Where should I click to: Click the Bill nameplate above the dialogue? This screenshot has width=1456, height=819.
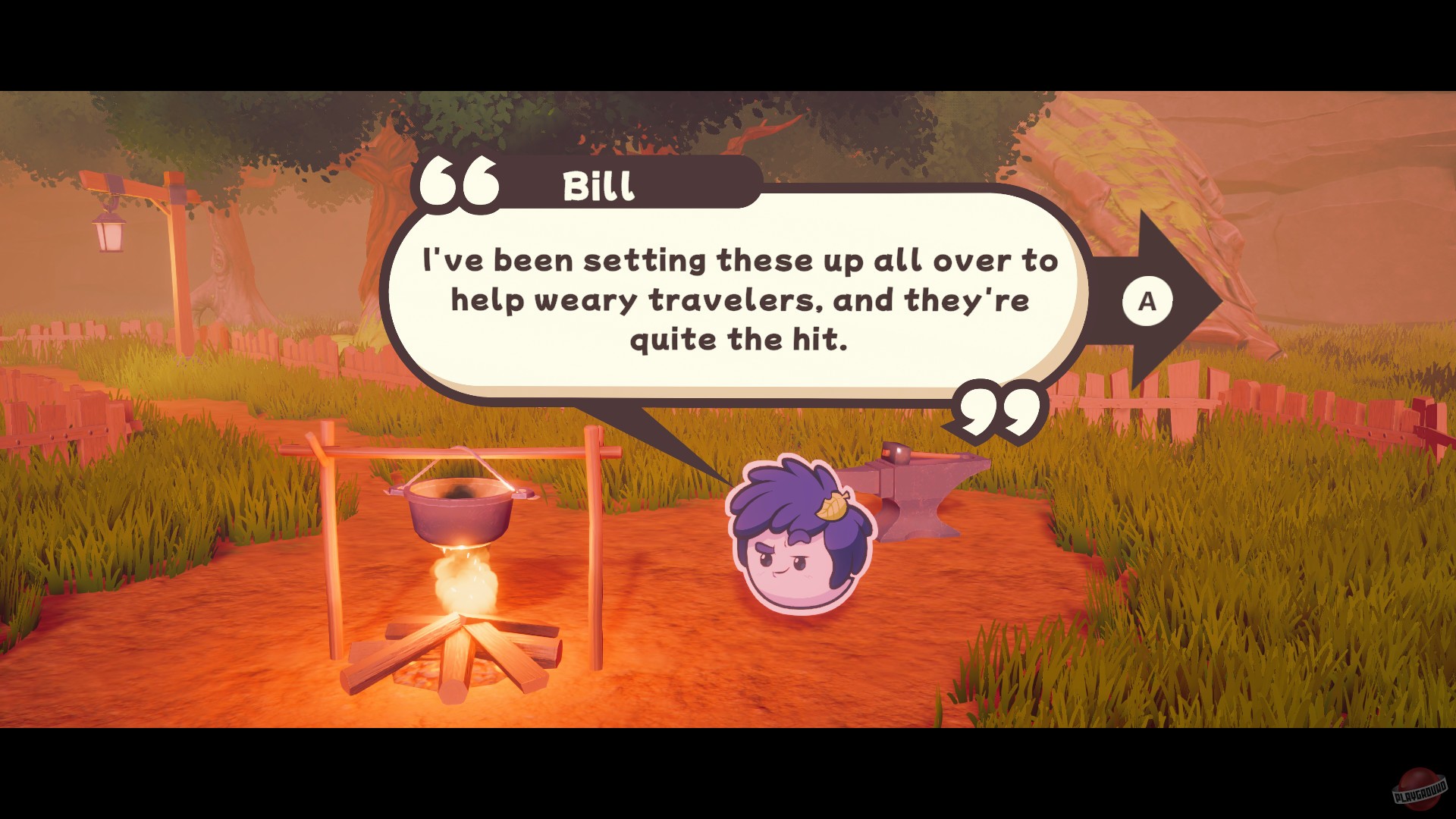[599, 187]
